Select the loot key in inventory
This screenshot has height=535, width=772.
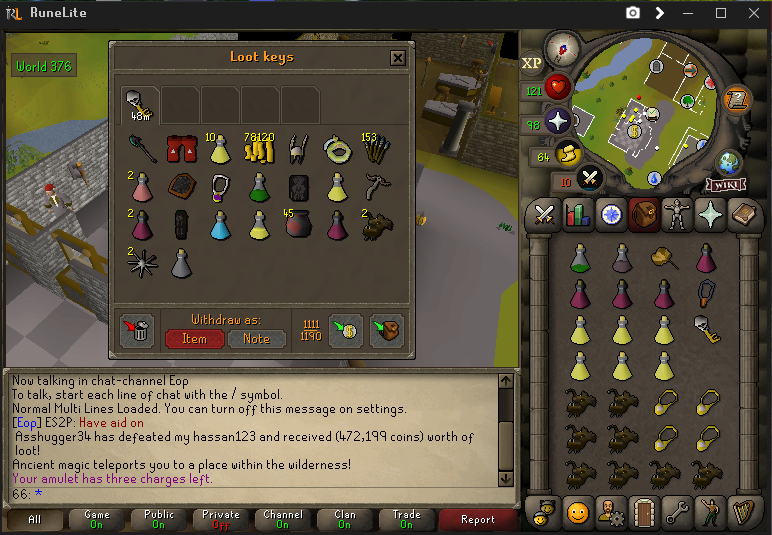(x=708, y=328)
